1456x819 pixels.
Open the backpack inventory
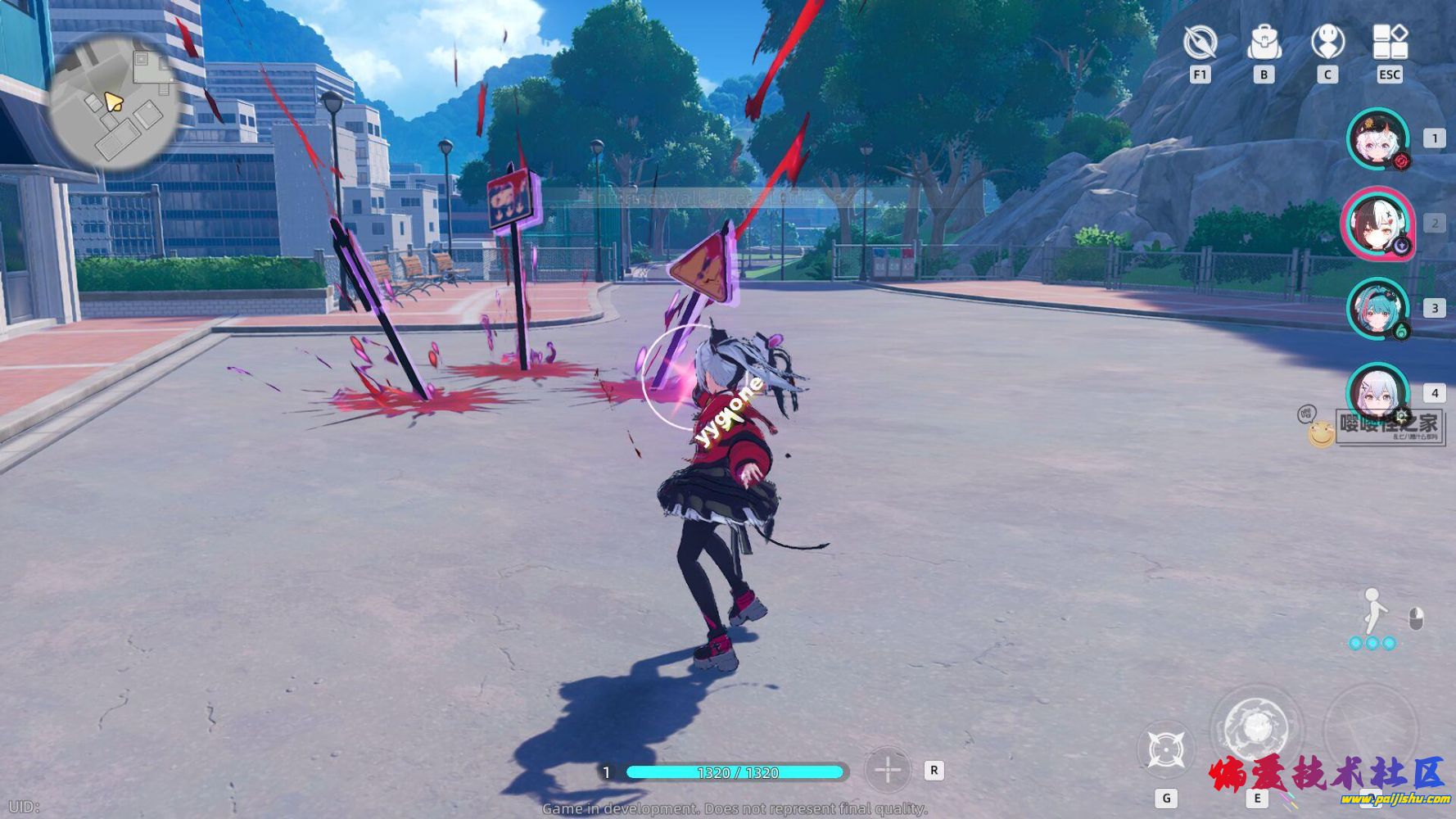[1264, 42]
